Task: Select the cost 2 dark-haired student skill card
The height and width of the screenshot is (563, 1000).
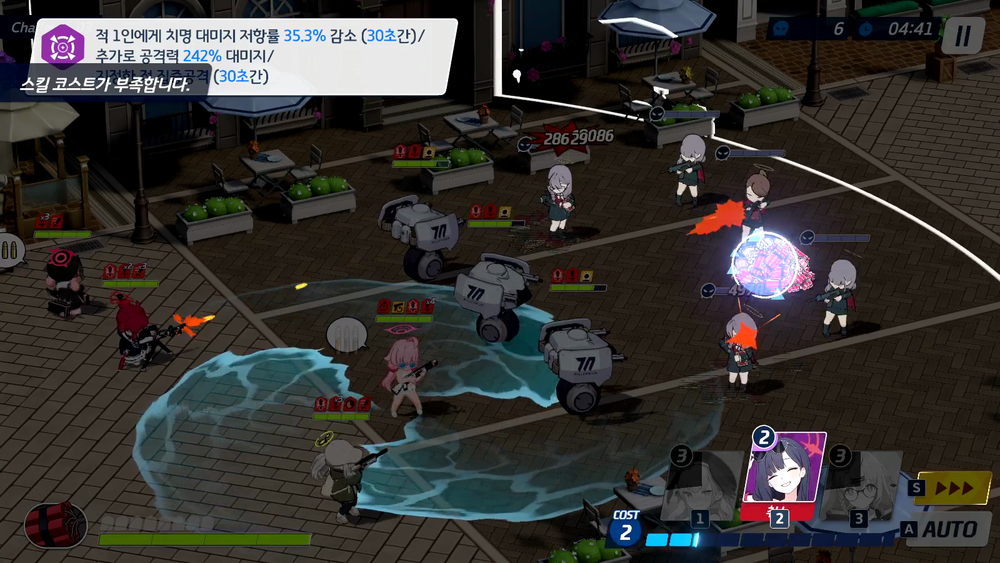Action: pos(783,475)
